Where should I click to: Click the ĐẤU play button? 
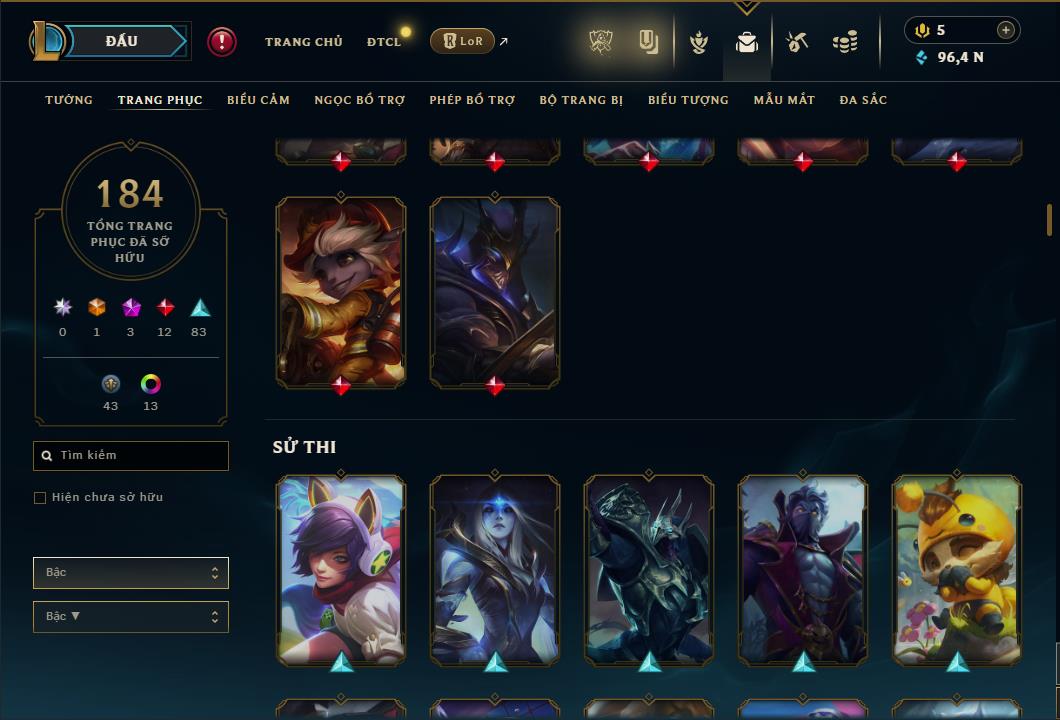coord(122,41)
